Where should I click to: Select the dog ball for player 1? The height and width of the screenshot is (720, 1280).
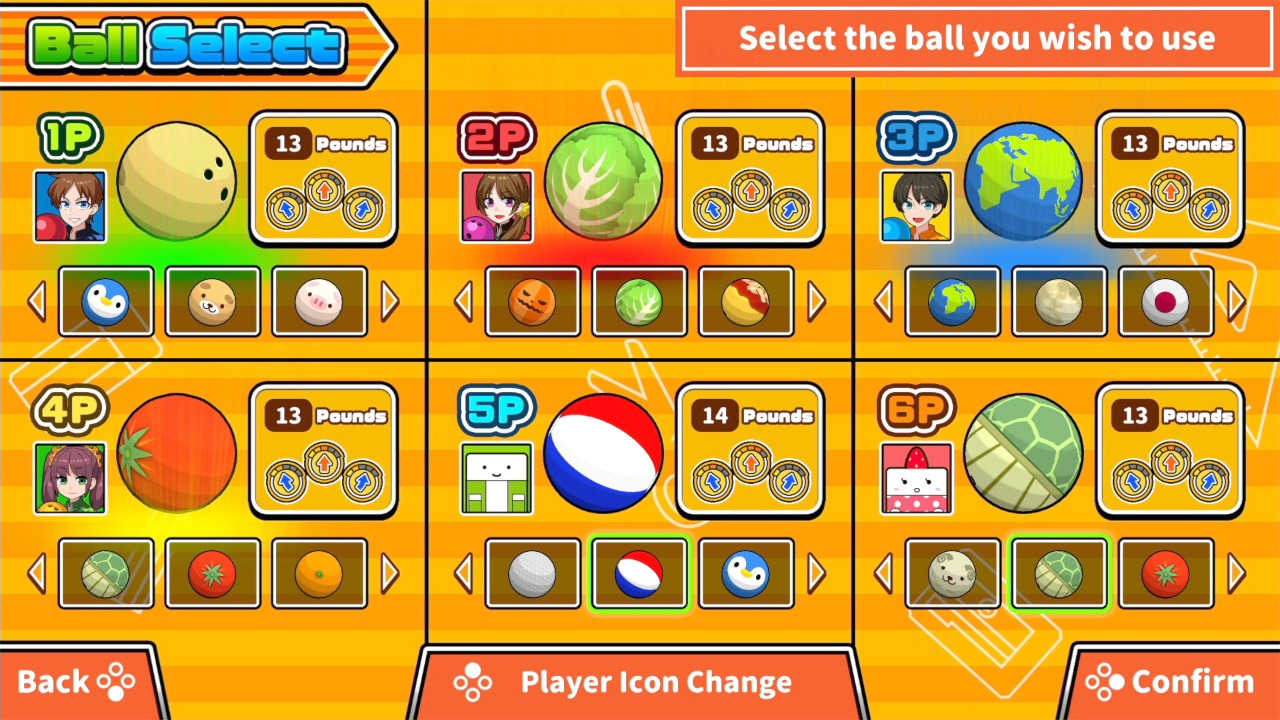tap(213, 301)
